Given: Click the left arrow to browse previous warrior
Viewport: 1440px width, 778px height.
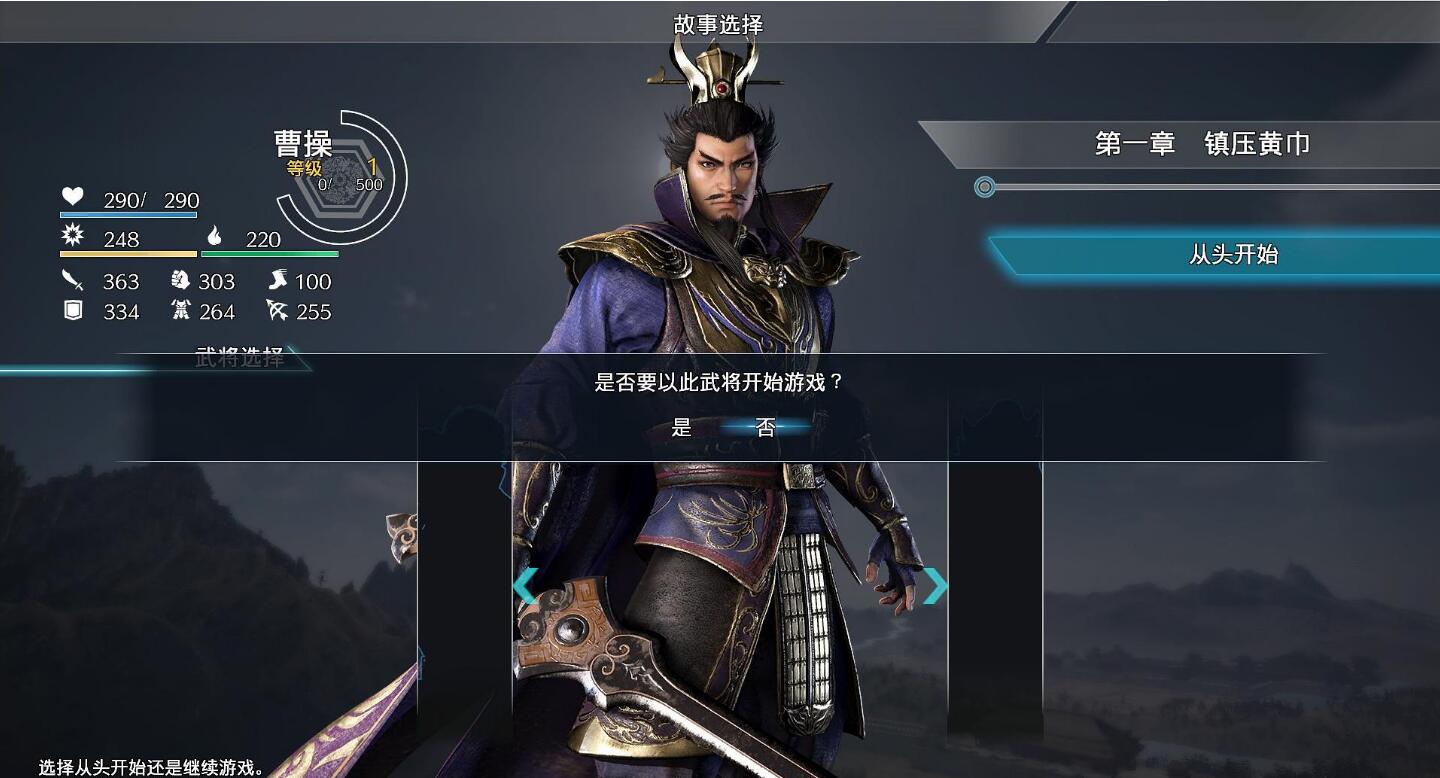Looking at the screenshot, I should point(525,587).
